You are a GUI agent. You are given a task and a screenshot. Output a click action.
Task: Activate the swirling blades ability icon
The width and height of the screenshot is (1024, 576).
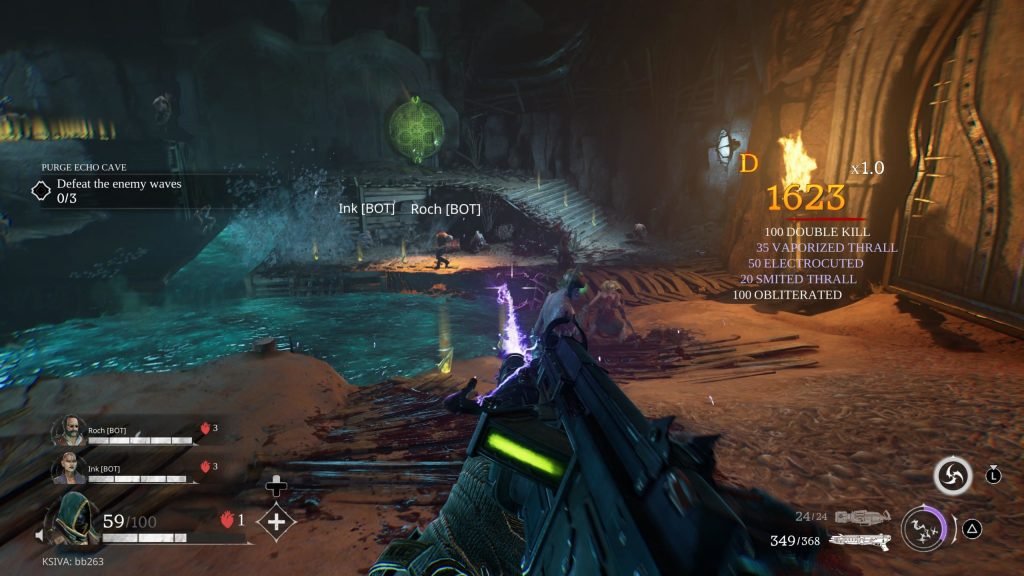tap(952, 476)
